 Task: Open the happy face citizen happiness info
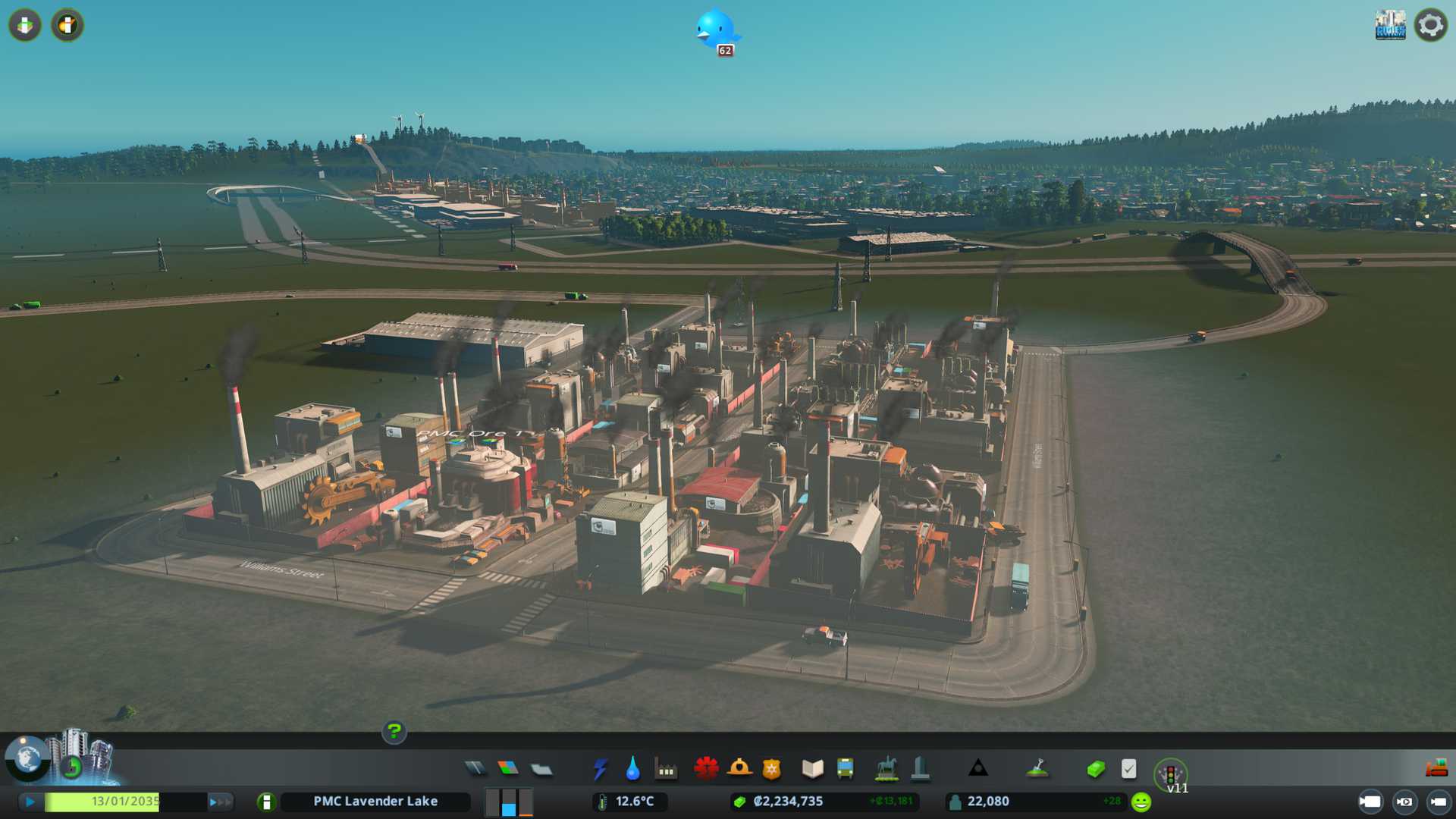tap(1141, 802)
